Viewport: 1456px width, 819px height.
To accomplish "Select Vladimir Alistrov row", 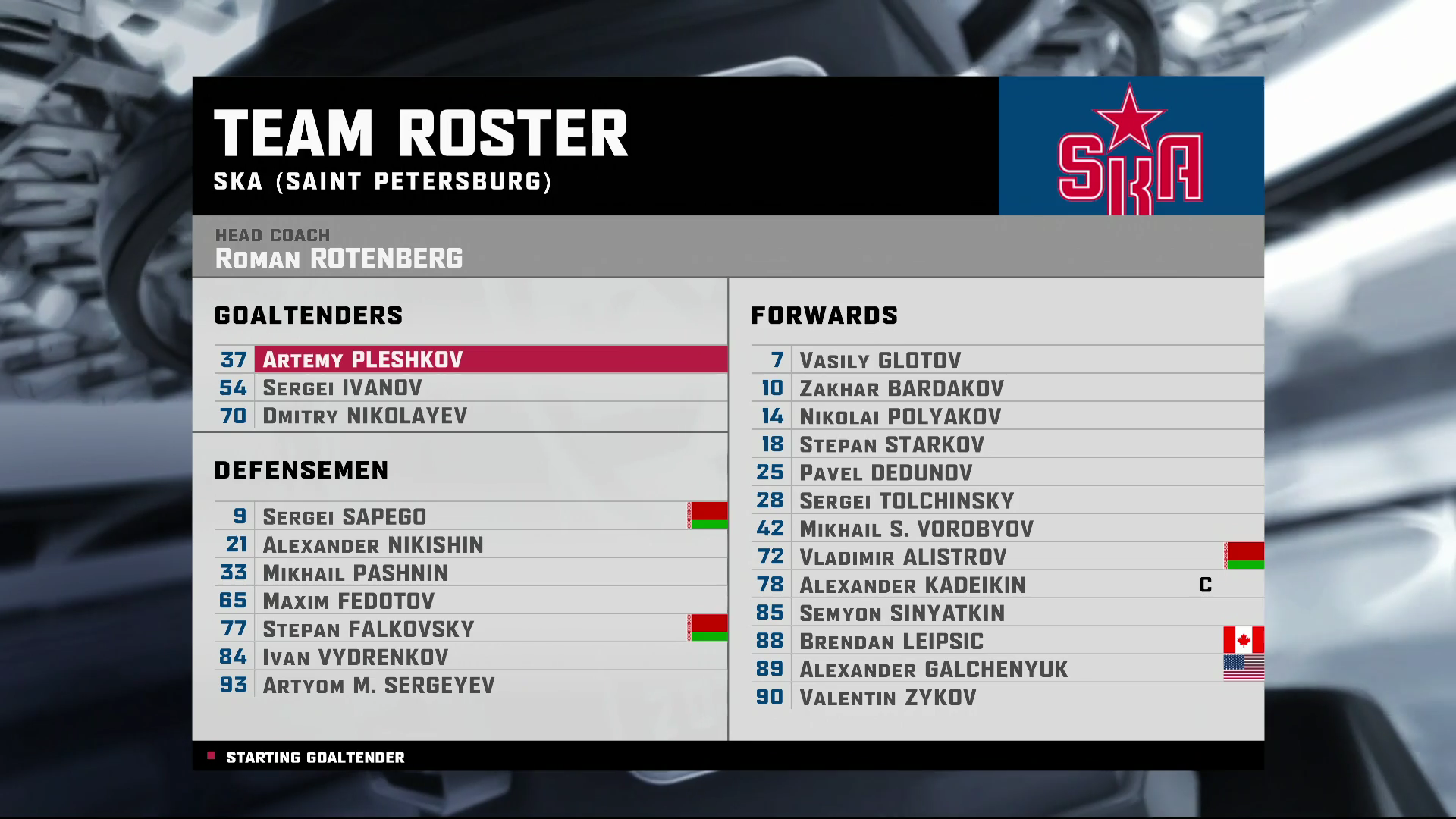I will pyautogui.click(x=902, y=557).
